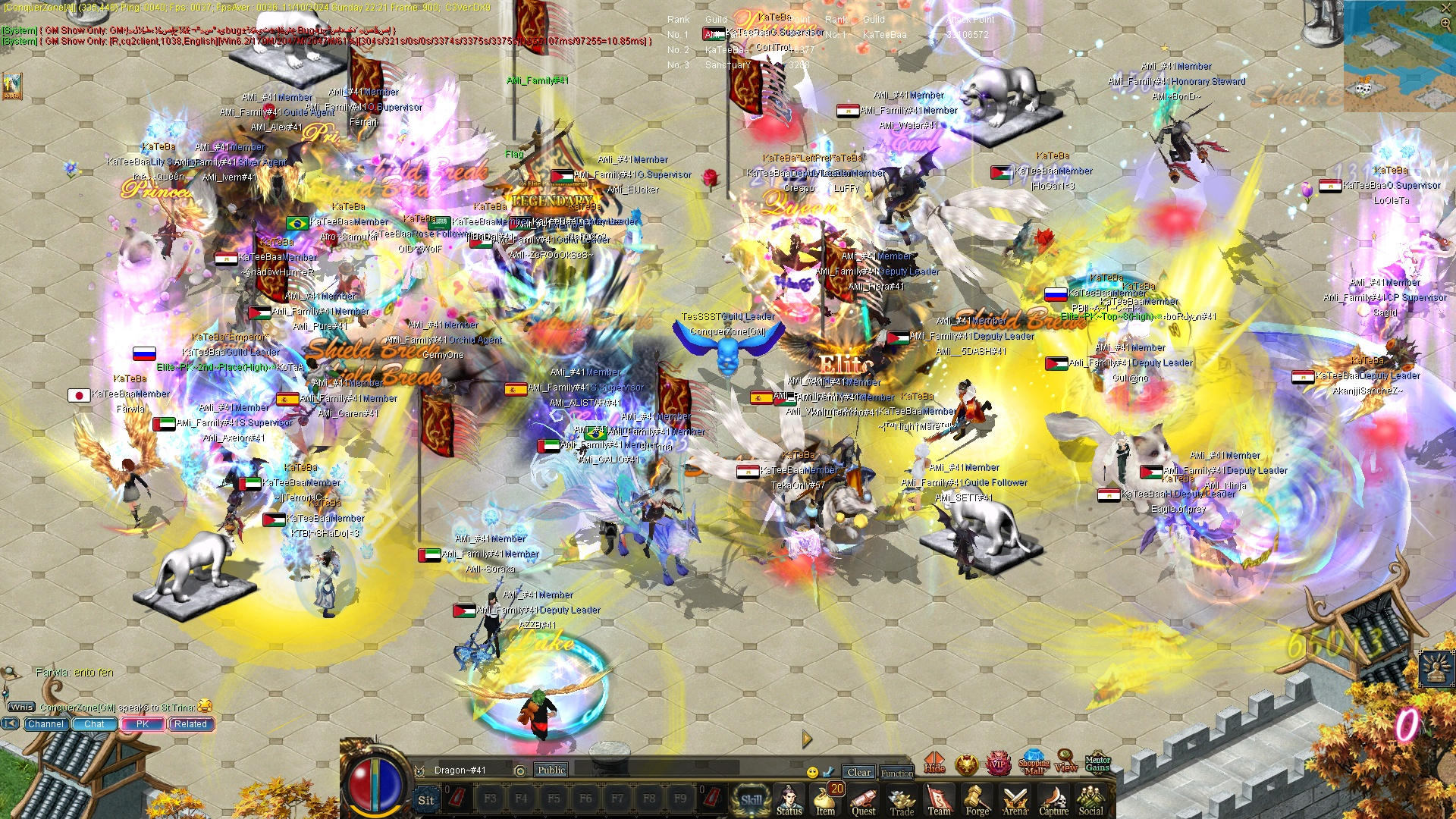Collapse the chat tabs with the side arrow

(8, 724)
